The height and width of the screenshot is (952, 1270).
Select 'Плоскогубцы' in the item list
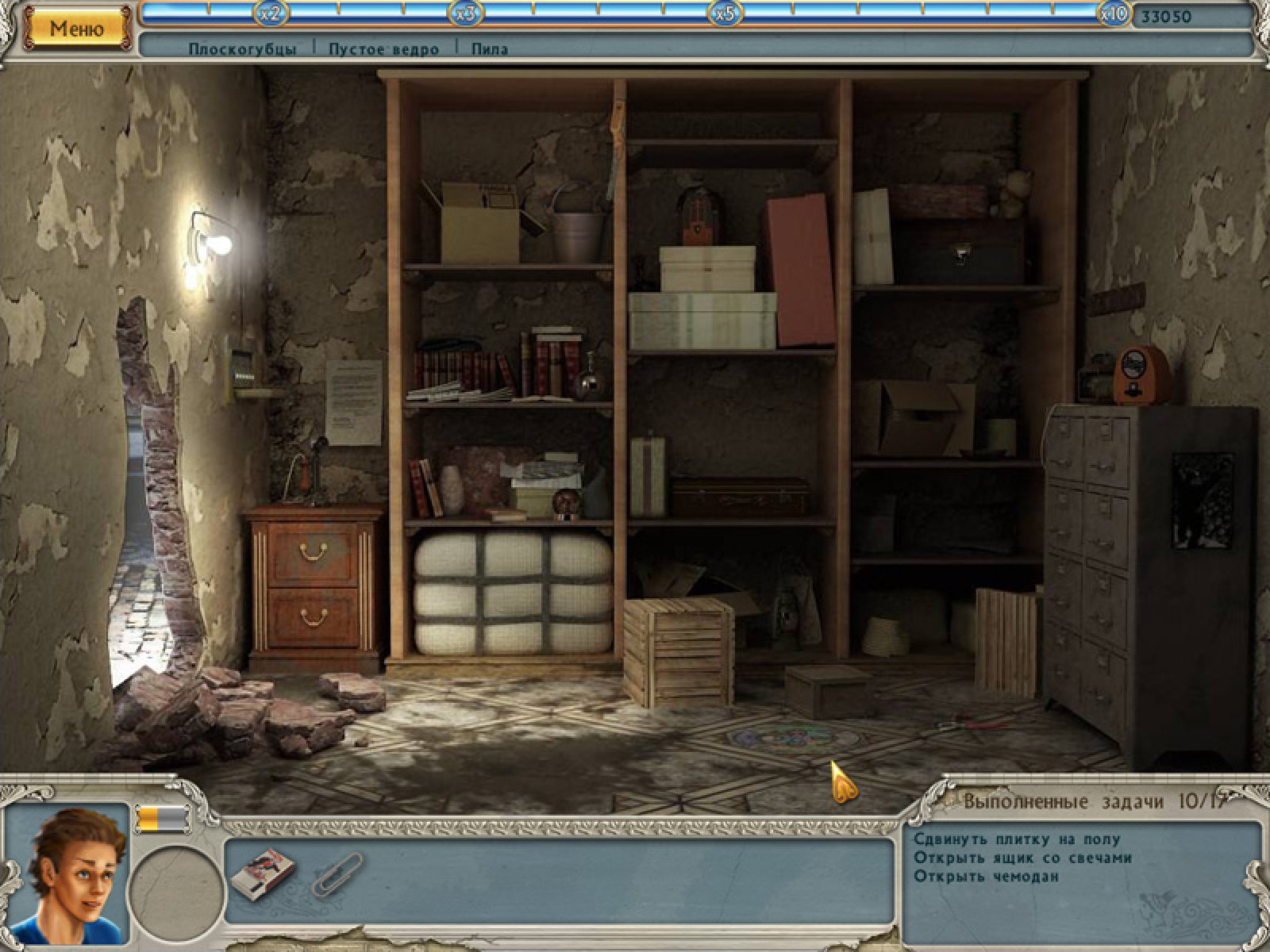(x=242, y=49)
